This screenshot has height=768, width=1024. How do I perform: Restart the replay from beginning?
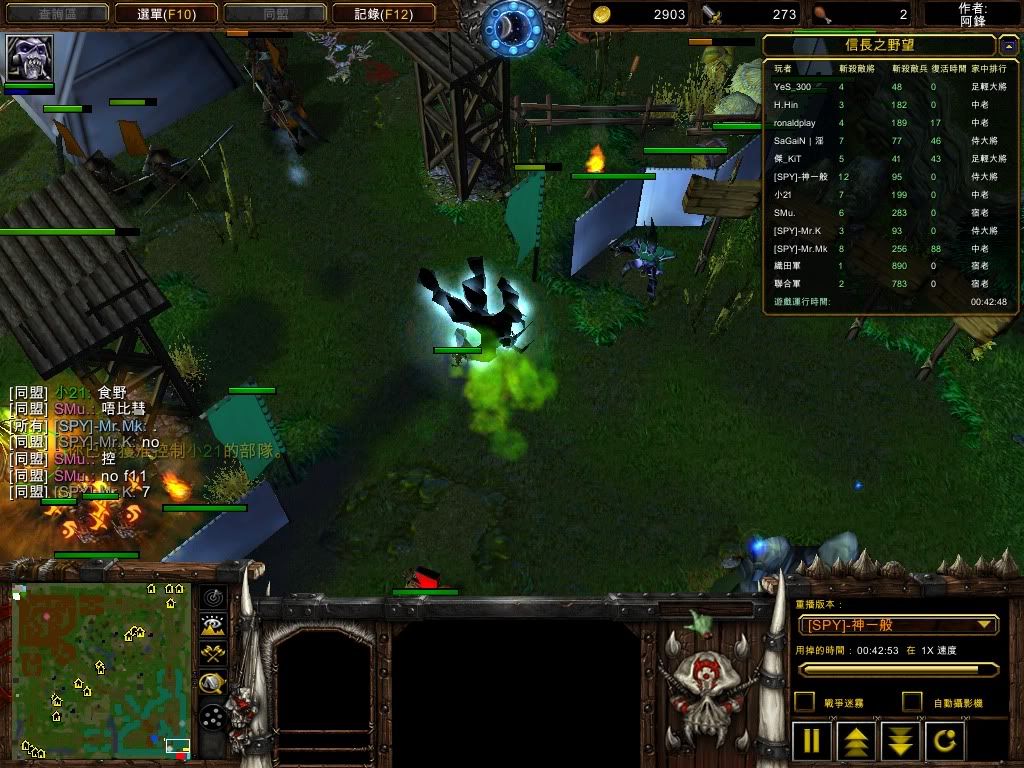[x=946, y=742]
